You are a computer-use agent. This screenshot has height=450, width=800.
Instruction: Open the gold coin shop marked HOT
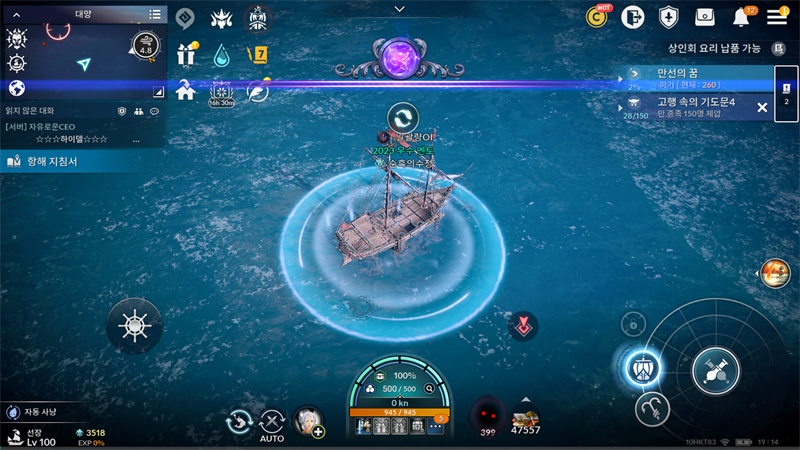[x=599, y=16]
